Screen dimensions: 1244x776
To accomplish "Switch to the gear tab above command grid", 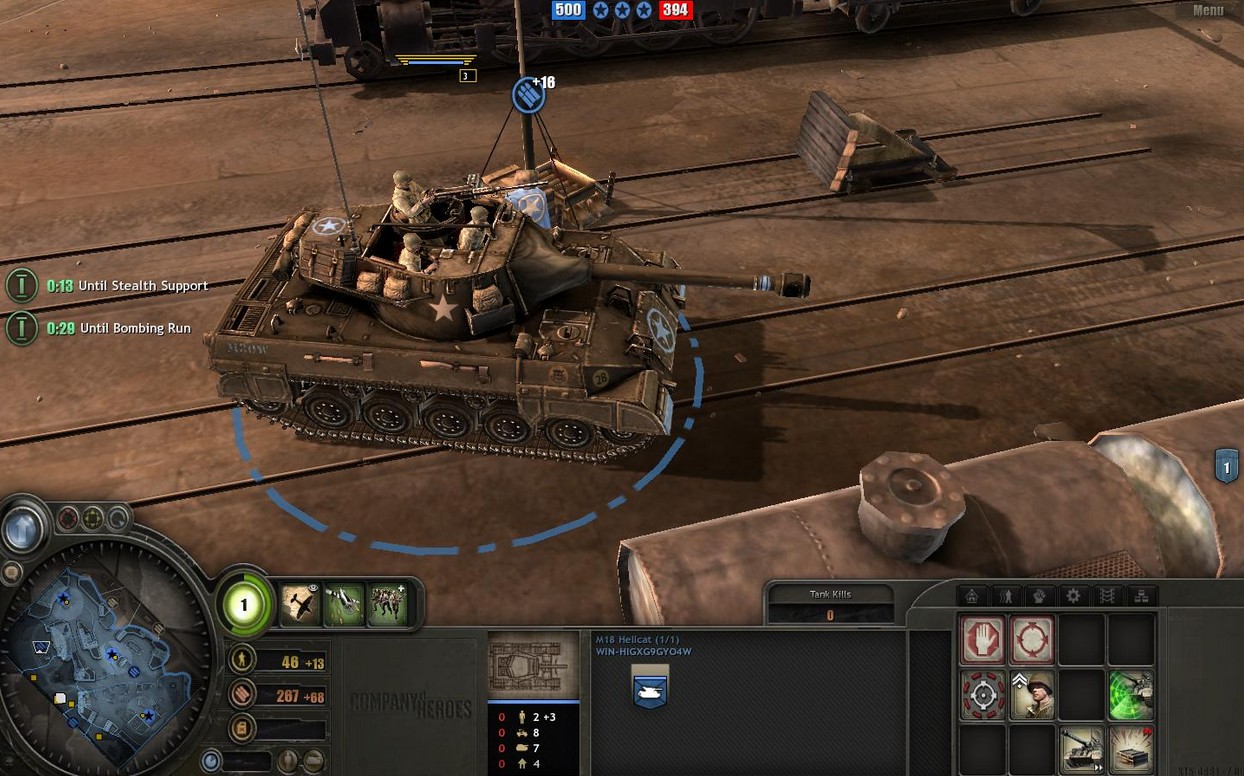I will (1073, 596).
